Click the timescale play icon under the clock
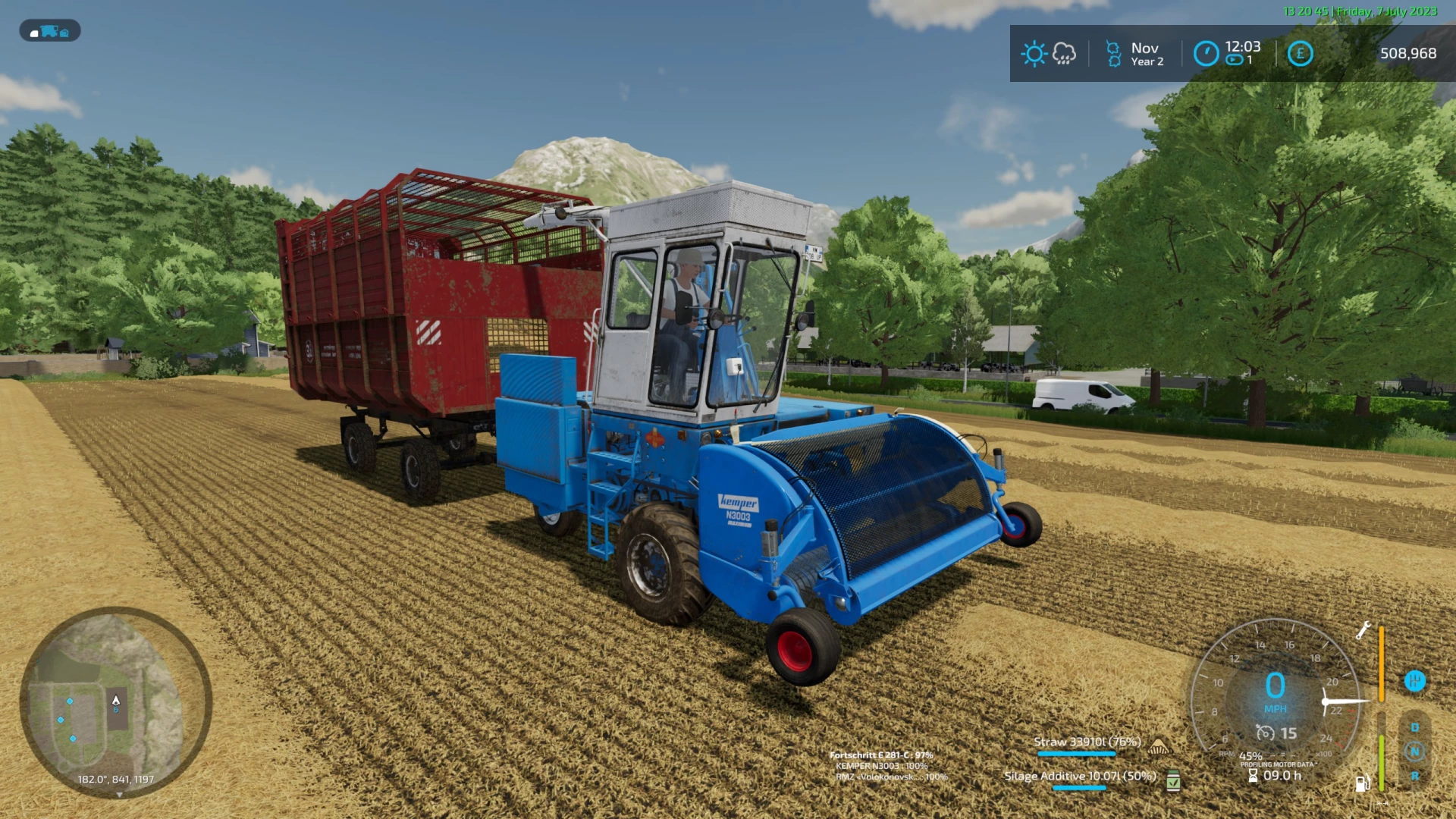 tap(1234, 60)
